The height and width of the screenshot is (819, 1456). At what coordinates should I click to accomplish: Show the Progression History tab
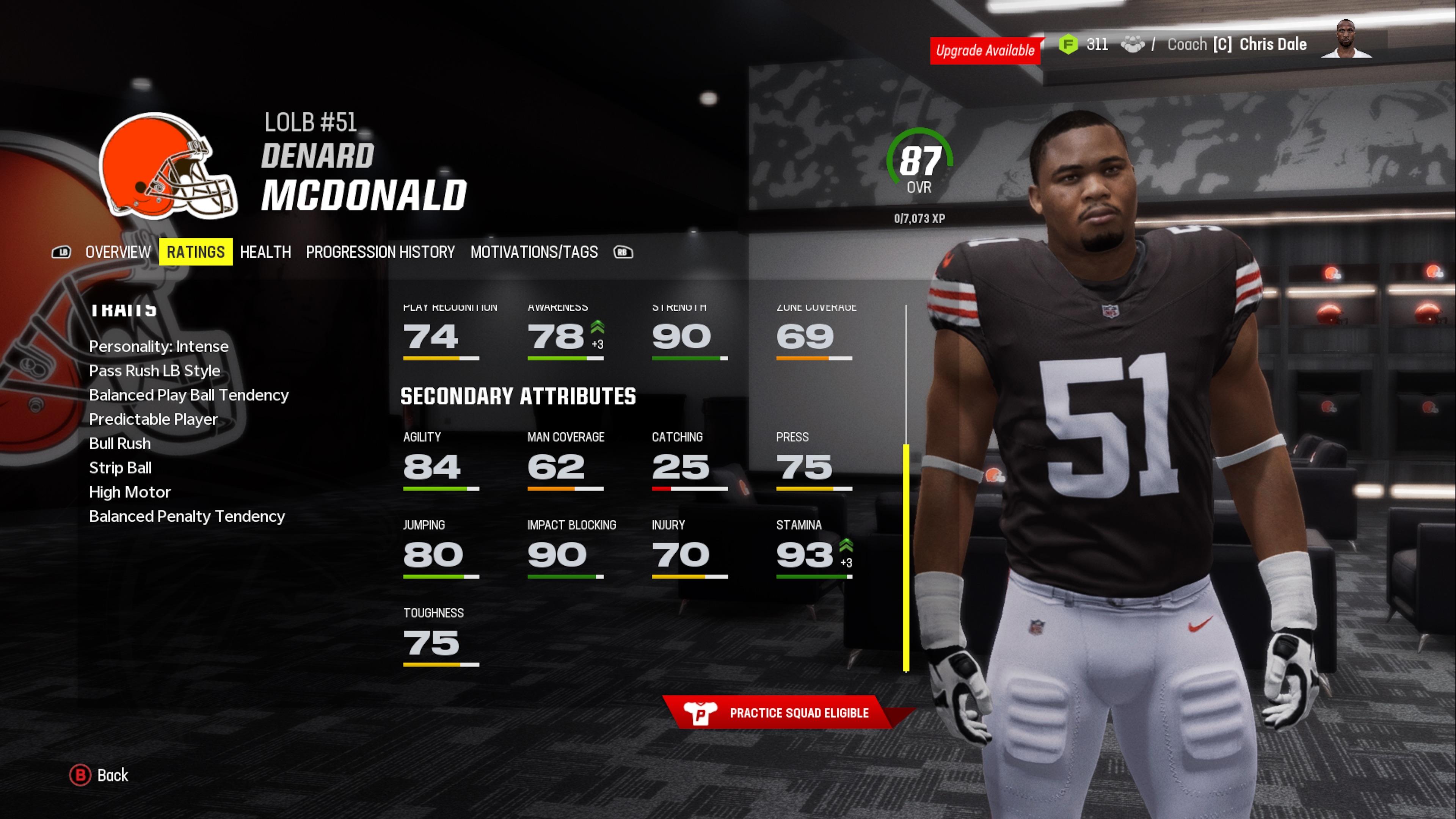pyautogui.click(x=380, y=252)
